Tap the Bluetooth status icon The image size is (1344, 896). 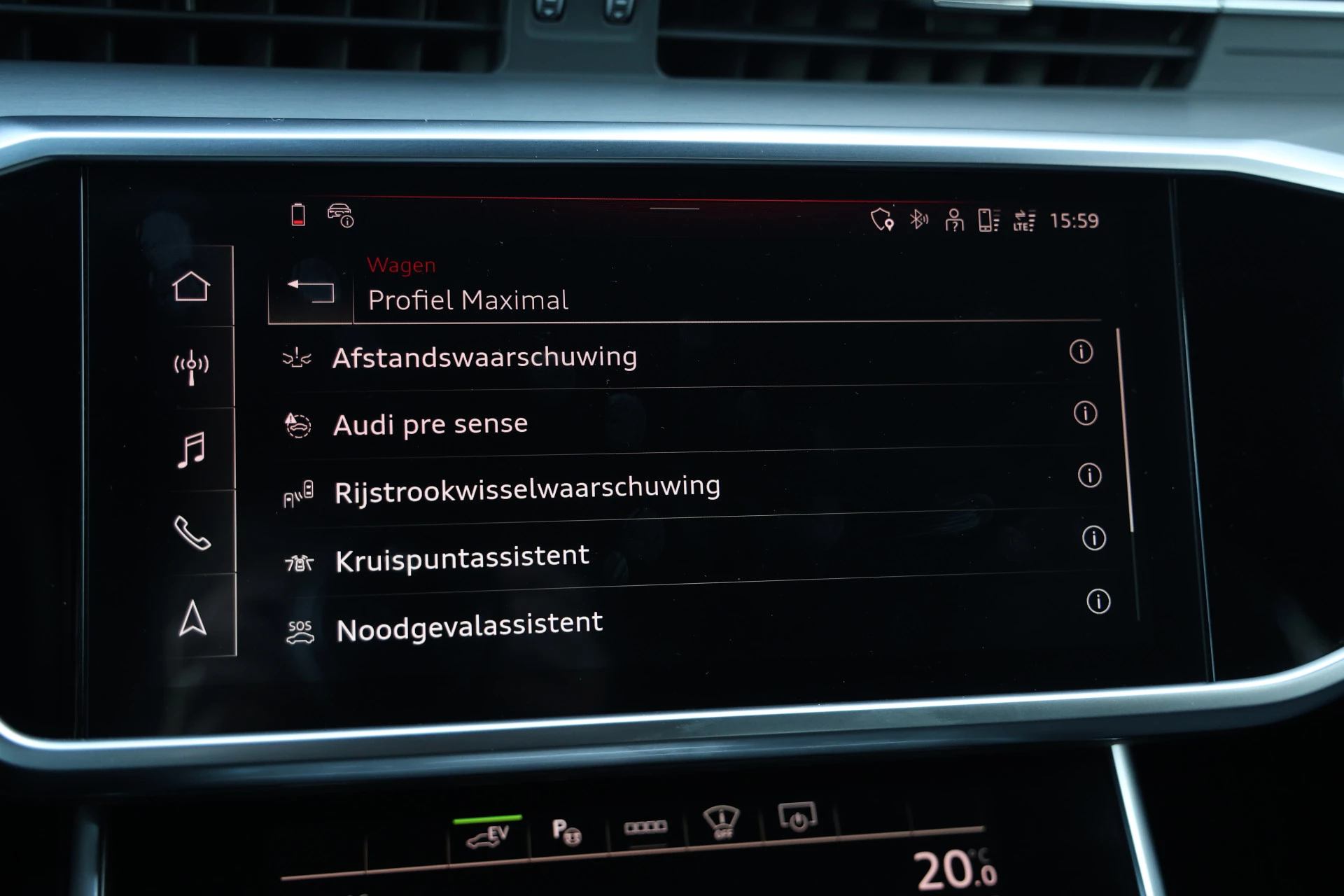point(918,219)
